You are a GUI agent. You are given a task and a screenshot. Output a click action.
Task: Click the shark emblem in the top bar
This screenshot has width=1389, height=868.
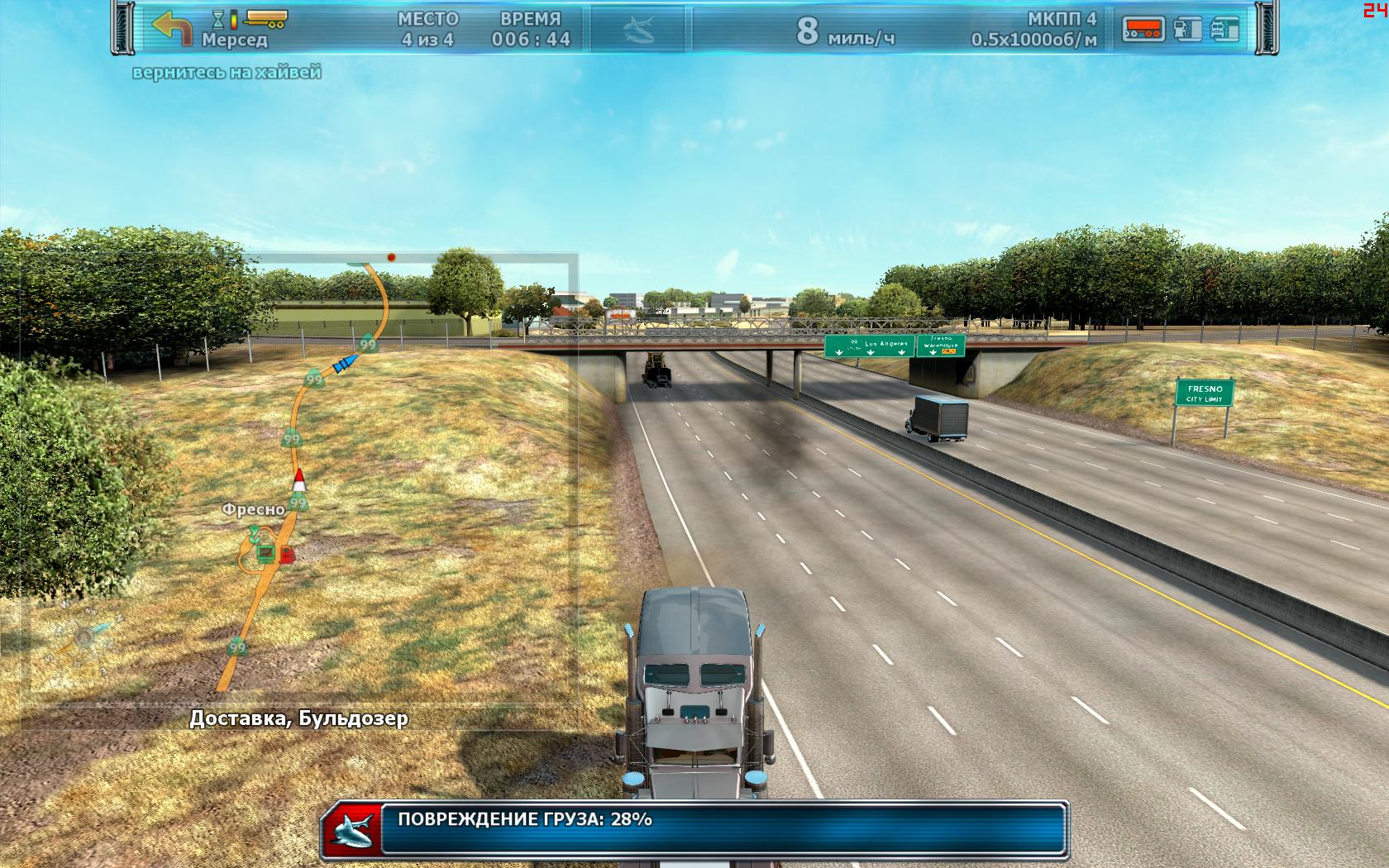639,31
